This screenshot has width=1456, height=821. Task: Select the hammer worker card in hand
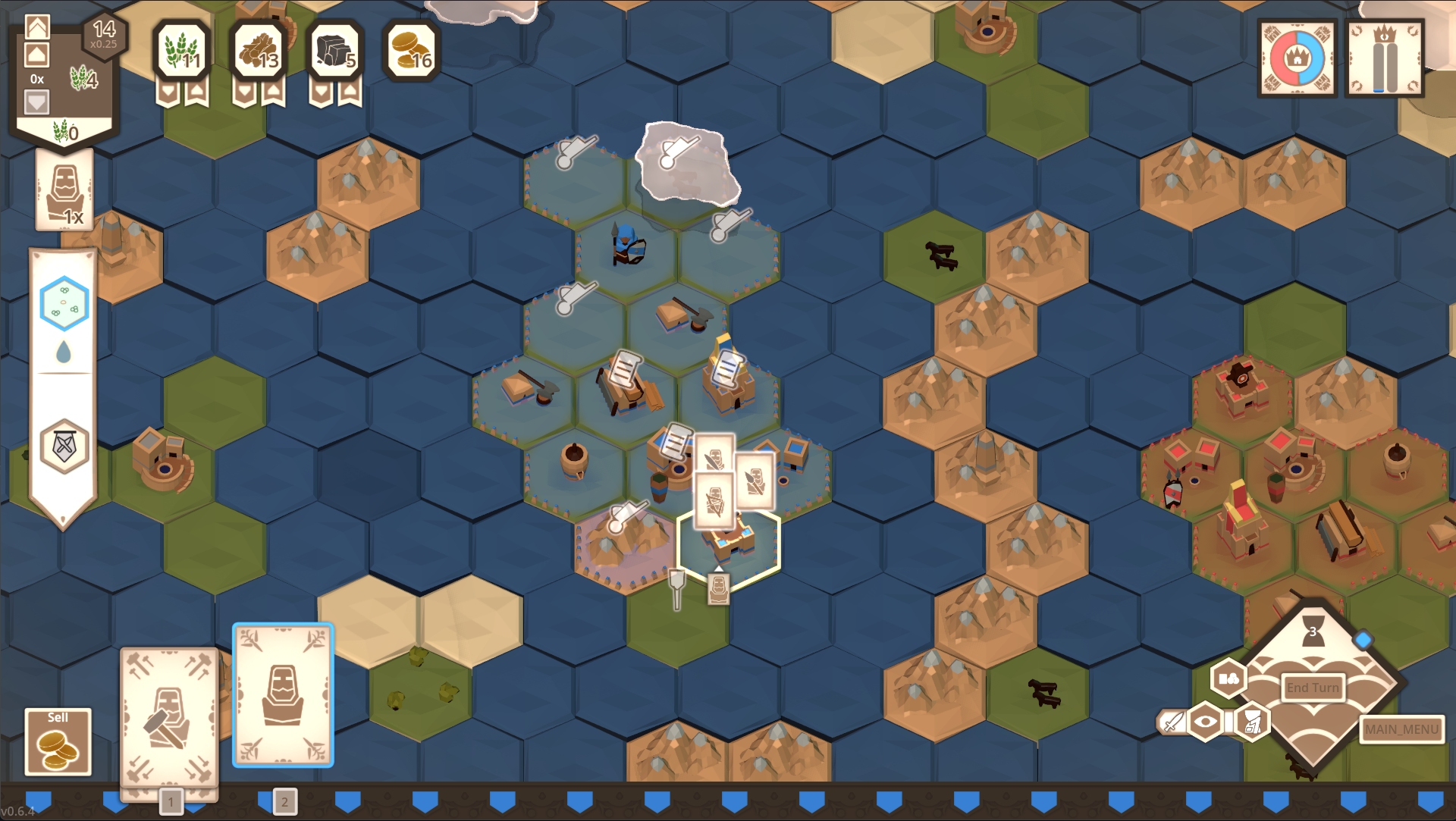pyautogui.click(x=169, y=717)
